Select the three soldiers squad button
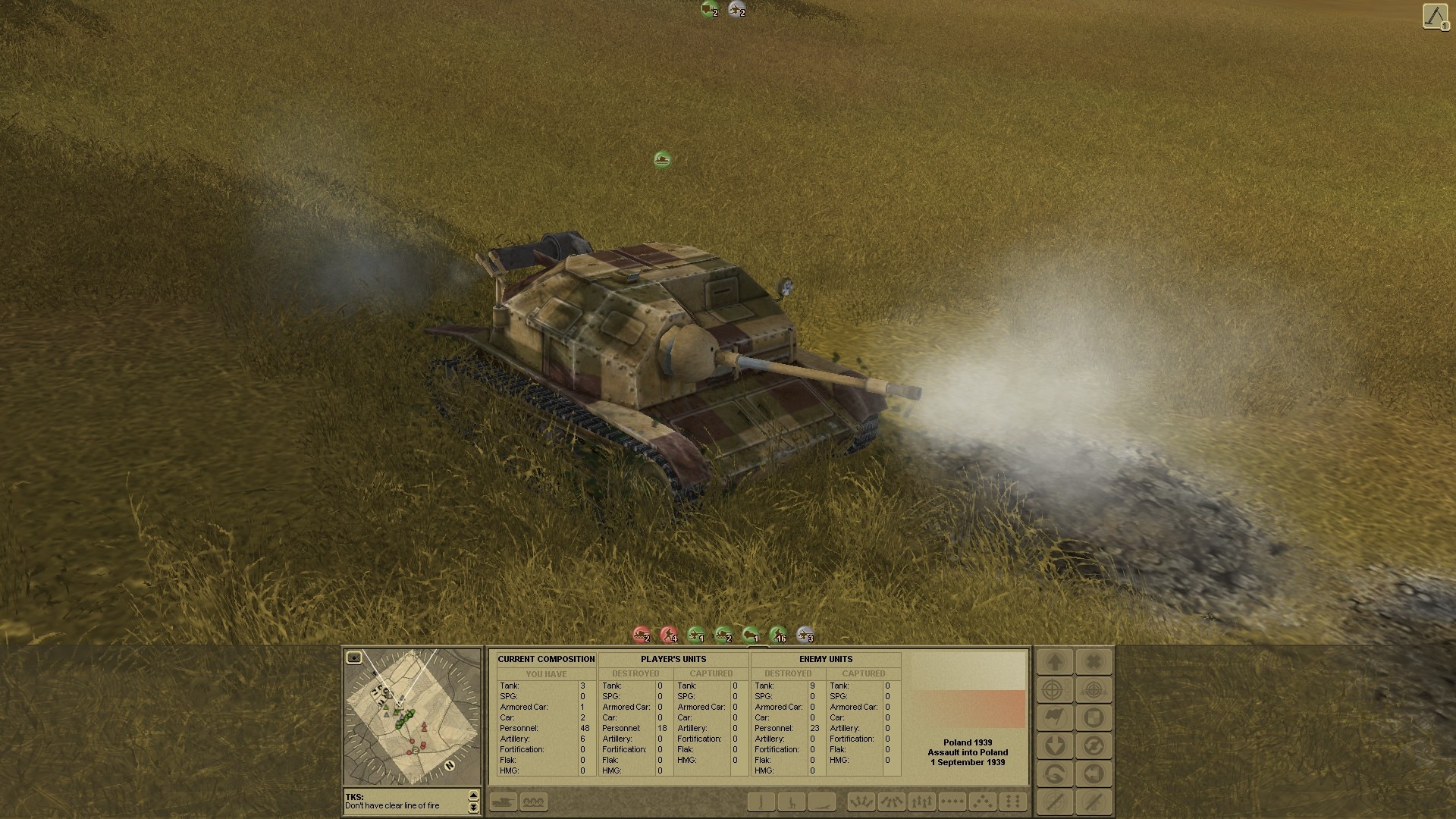Viewport: 1456px width, 819px height. pos(534,802)
